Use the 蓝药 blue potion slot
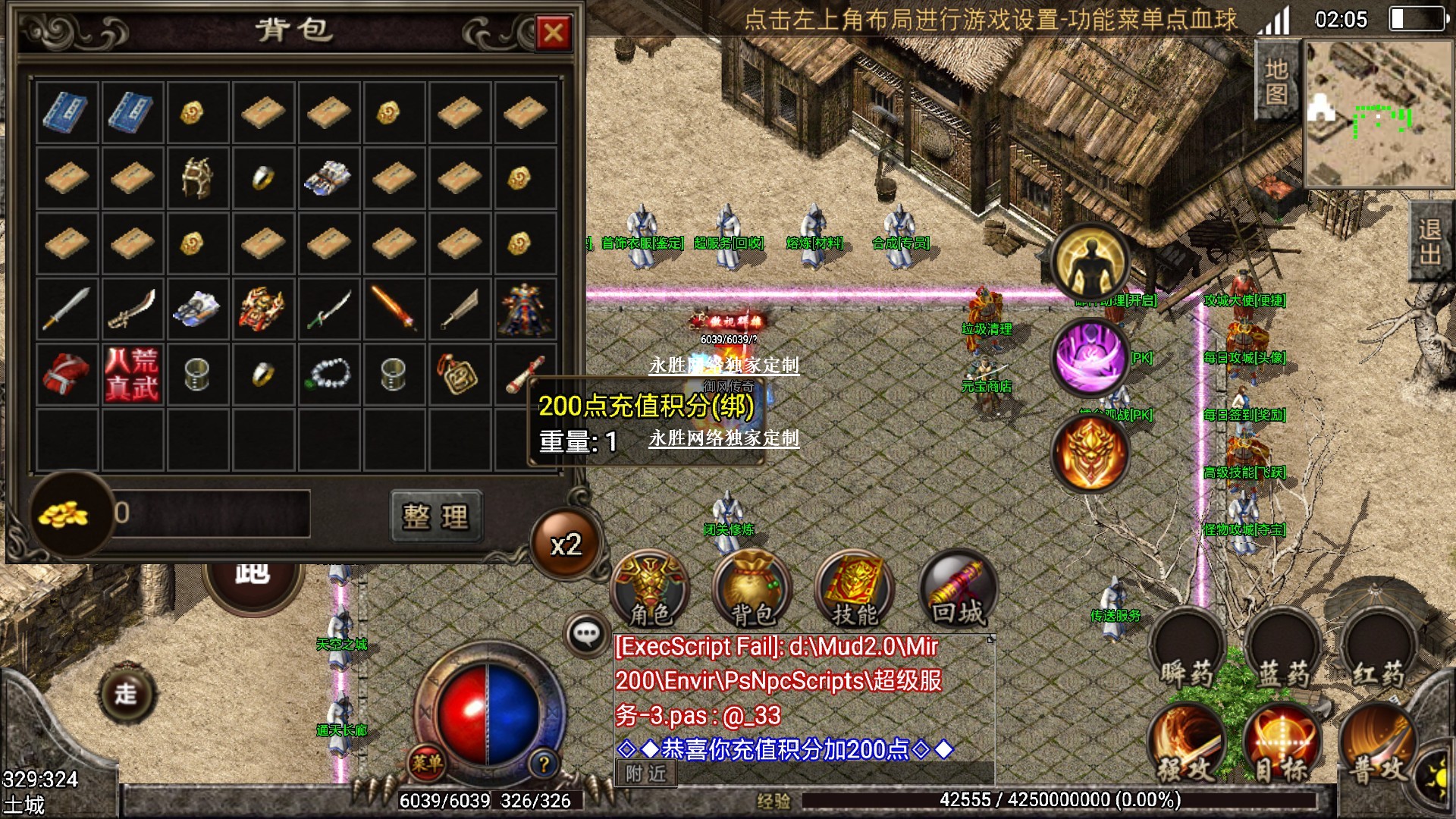 click(x=1283, y=652)
